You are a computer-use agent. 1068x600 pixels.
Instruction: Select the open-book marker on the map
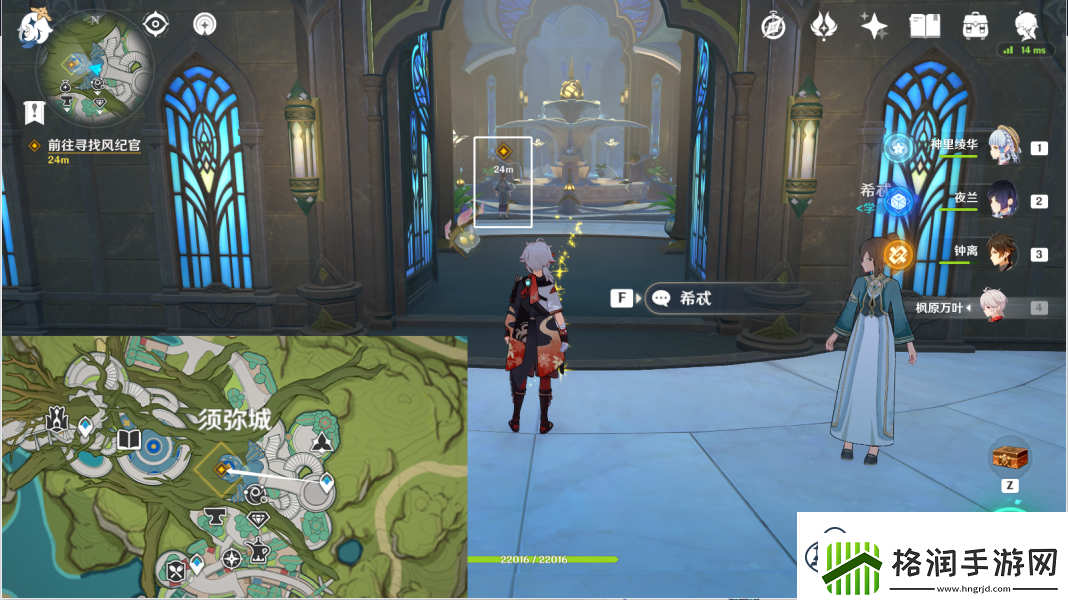click(128, 441)
